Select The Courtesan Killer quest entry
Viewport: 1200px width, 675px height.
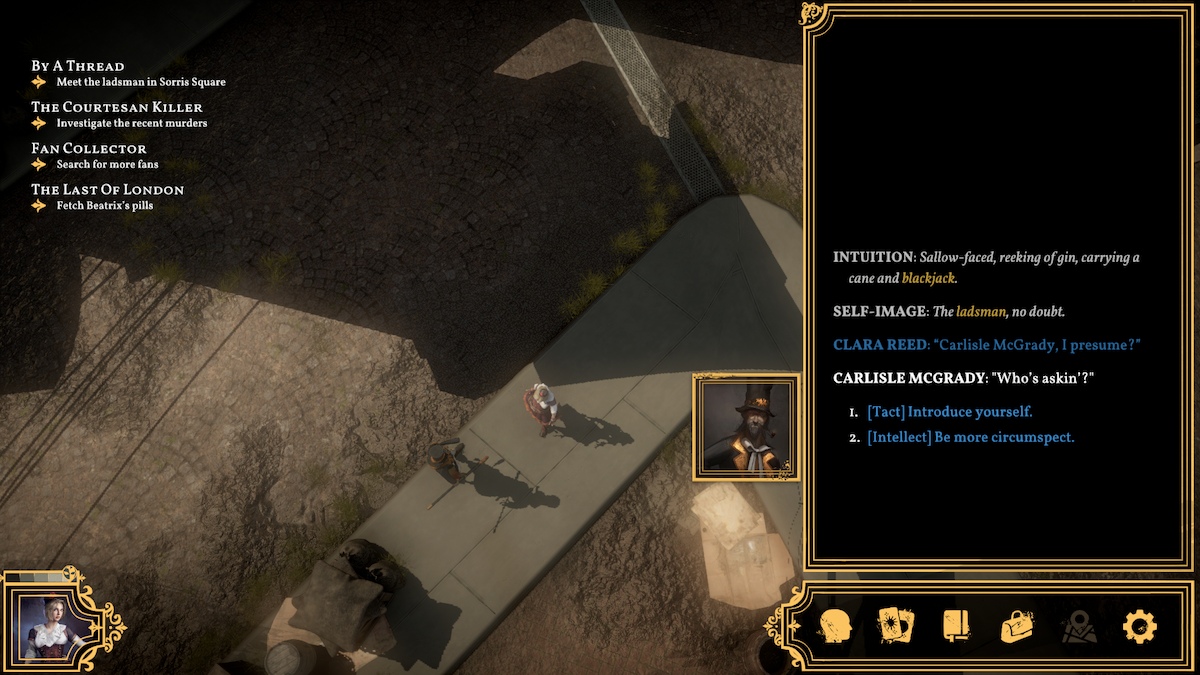coord(116,107)
